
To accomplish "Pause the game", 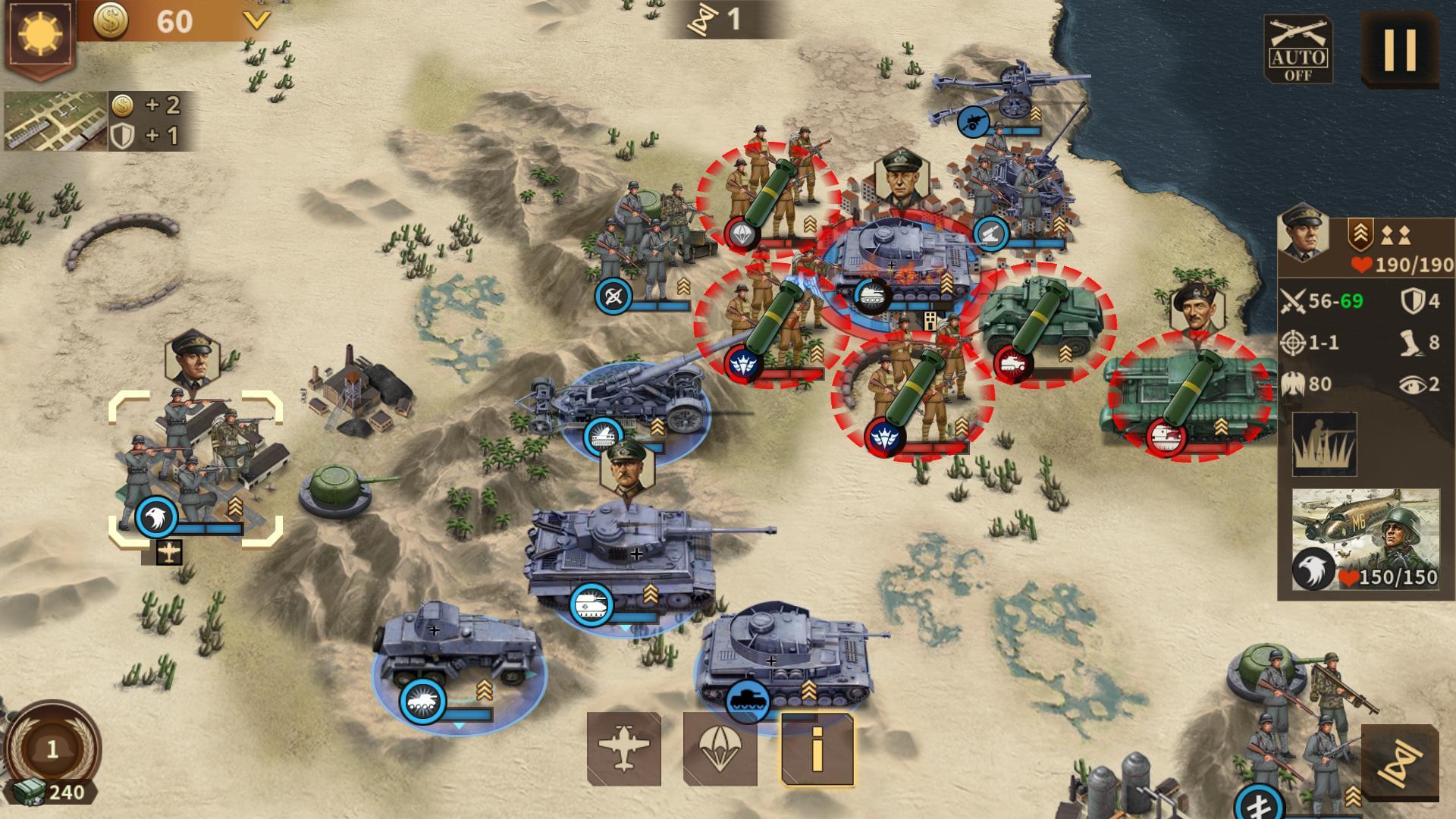I will (x=1400, y=50).
